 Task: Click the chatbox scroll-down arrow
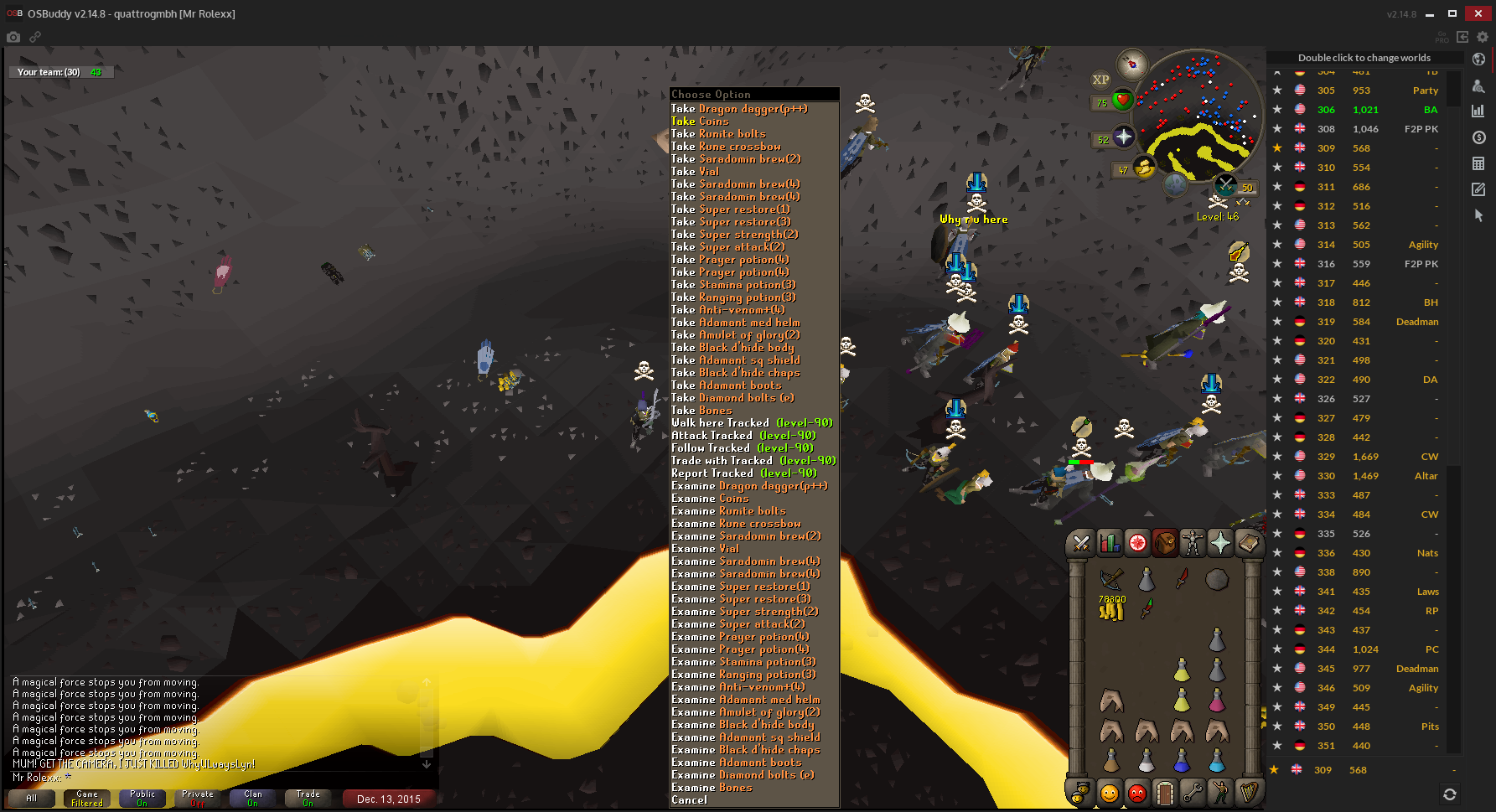425,763
